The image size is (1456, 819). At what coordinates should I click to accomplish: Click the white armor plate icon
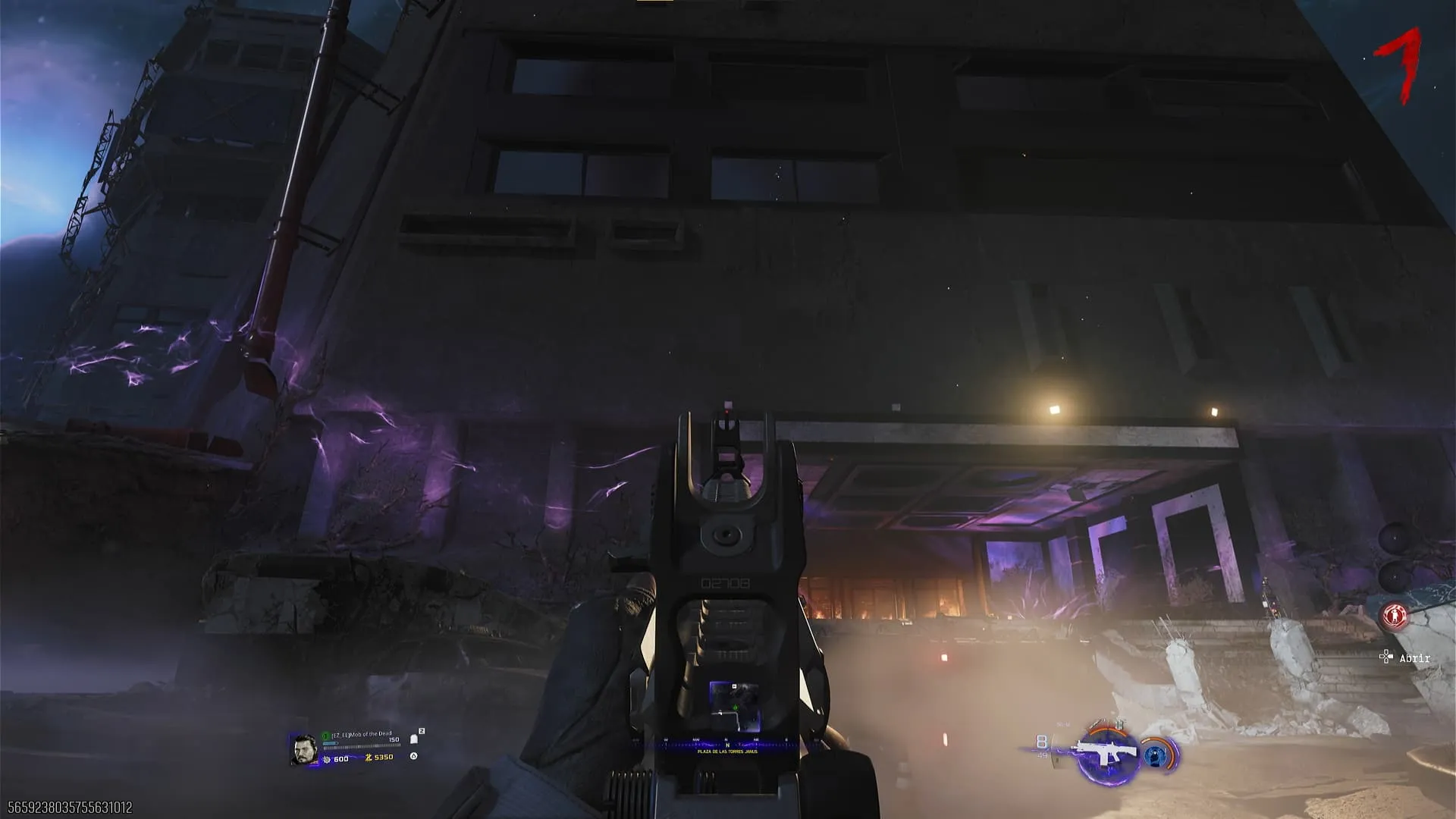(x=413, y=739)
